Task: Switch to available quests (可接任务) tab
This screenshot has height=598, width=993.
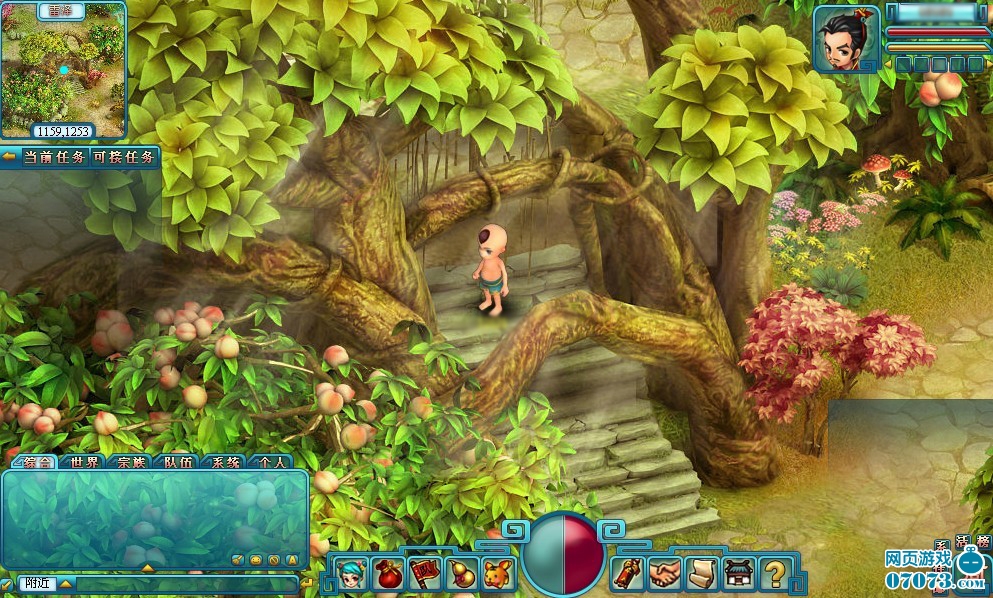Action: (x=124, y=157)
